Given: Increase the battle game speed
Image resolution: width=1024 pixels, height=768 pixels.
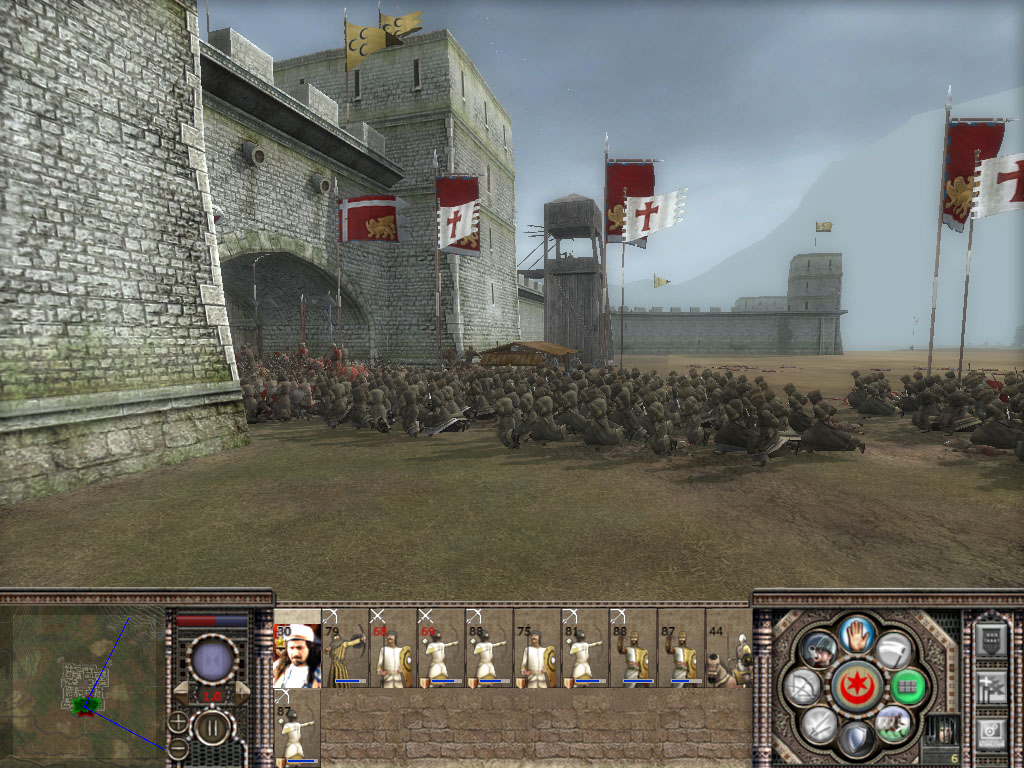Looking at the screenshot, I should (241, 694).
